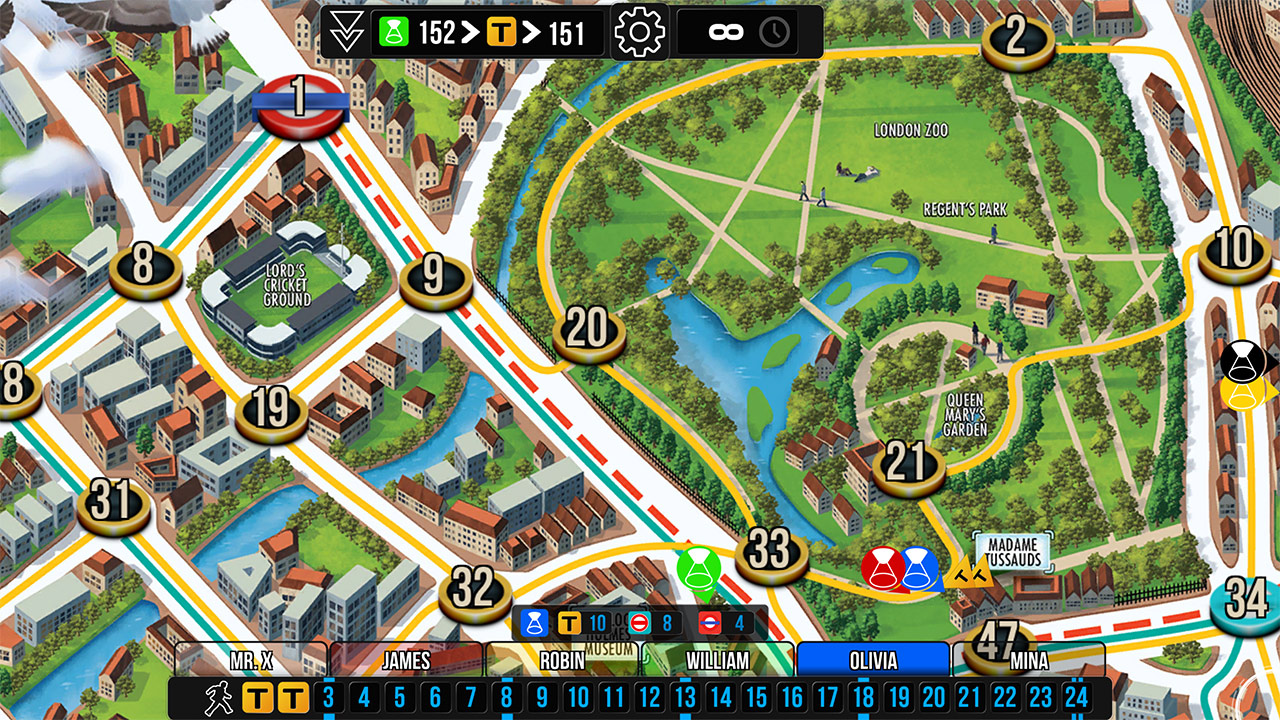The height and width of the screenshot is (720, 1280).
Task: Collapse the top bar via the double chevron
Action: (x=345, y=30)
